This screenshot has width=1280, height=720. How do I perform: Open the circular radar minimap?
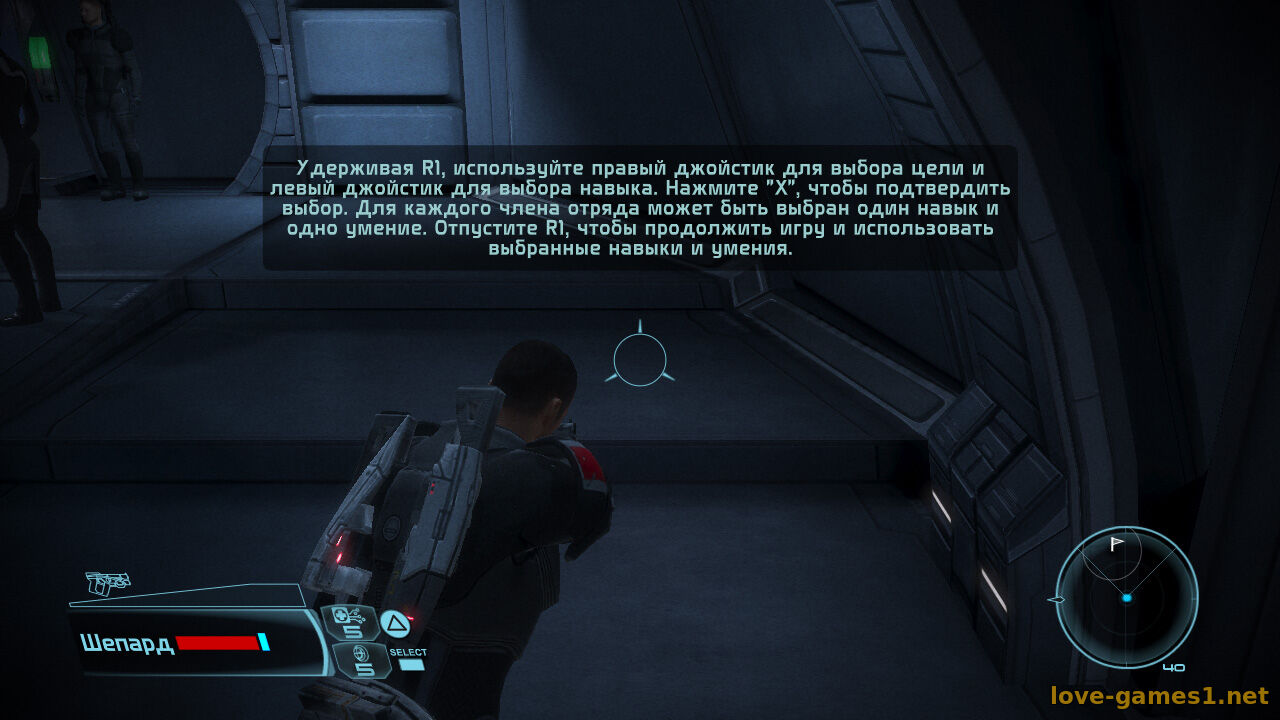click(x=1127, y=597)
